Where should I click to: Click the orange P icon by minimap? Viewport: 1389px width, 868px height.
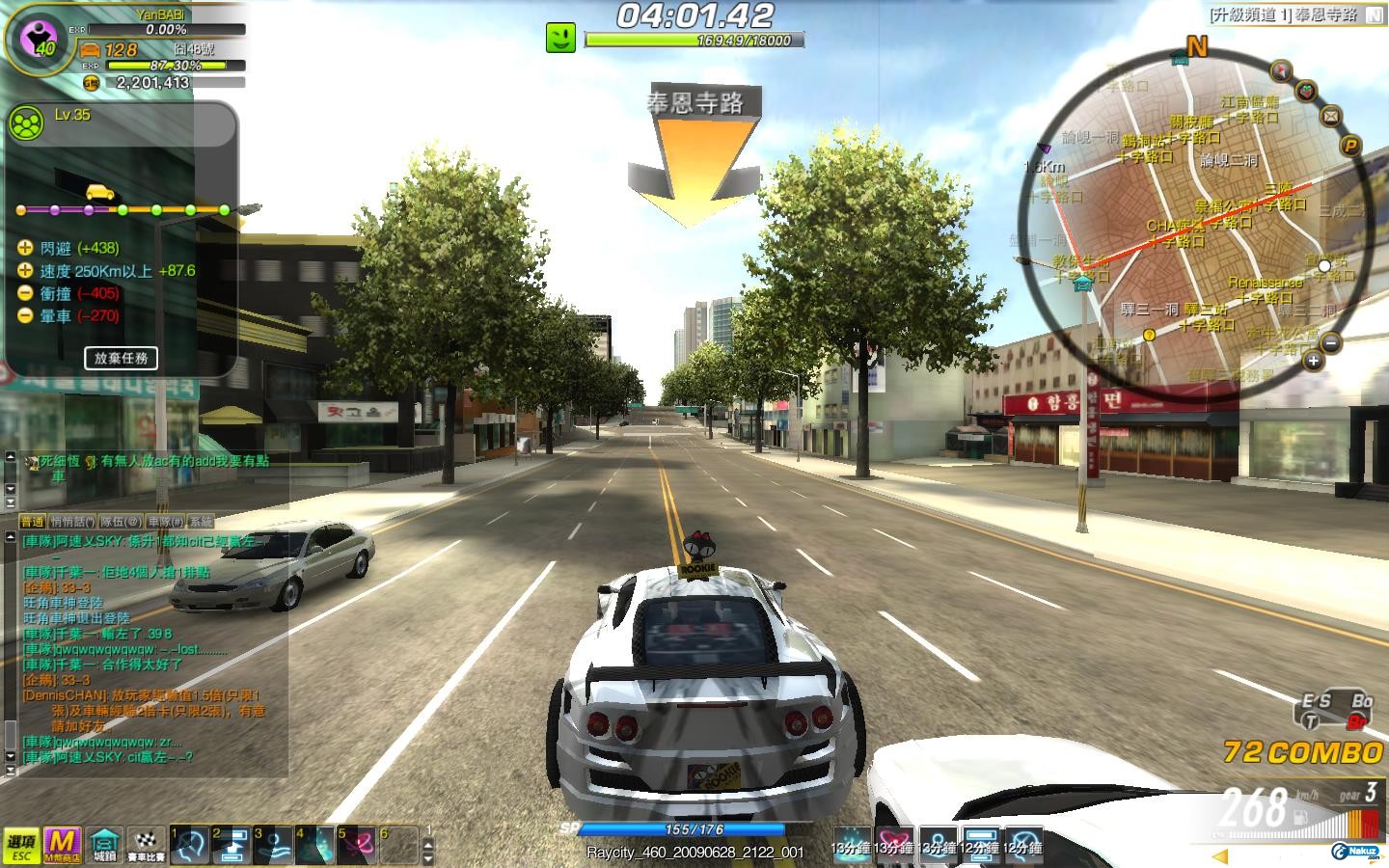point(1351,146)
